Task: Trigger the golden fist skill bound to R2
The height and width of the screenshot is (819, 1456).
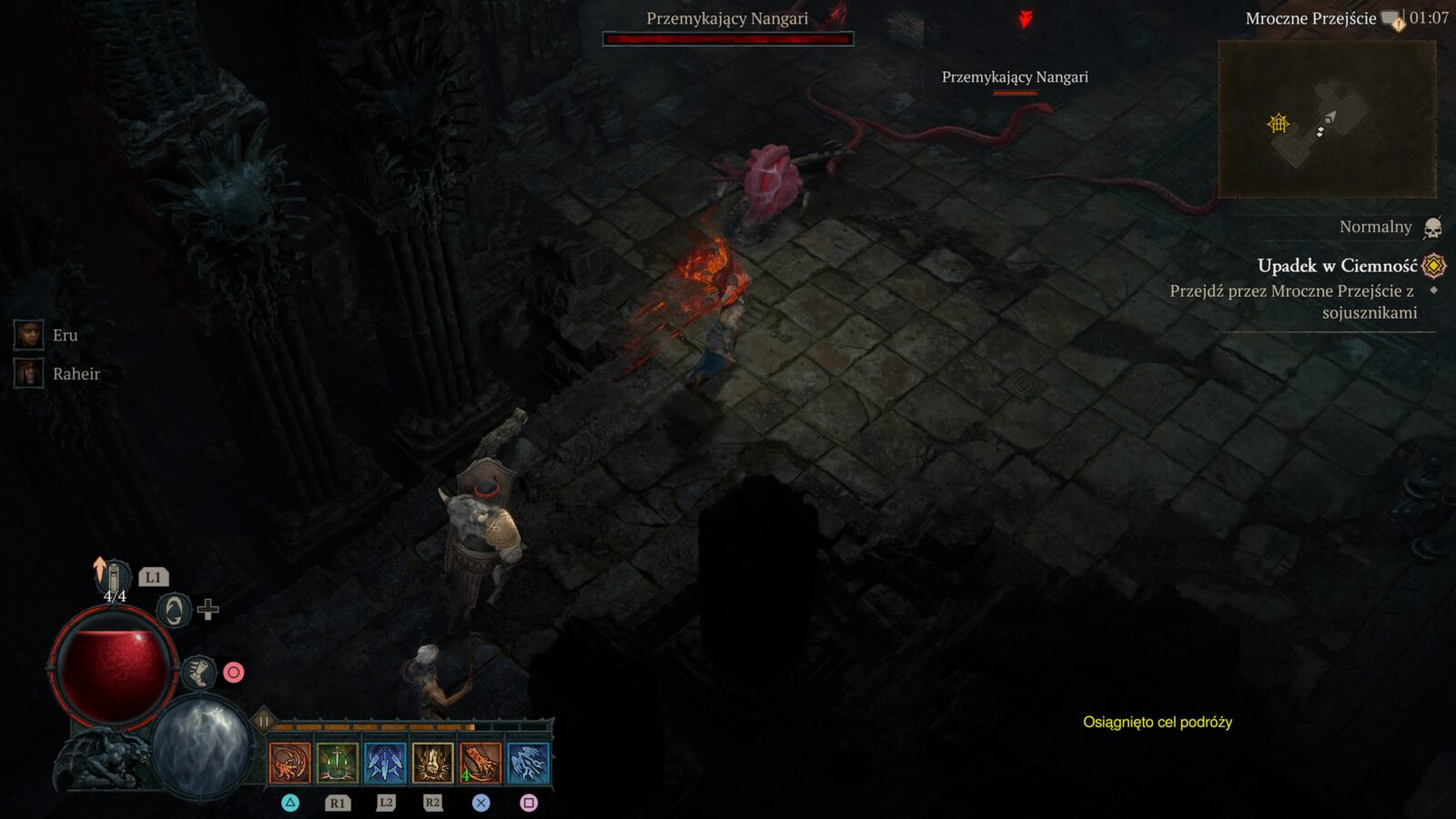Action: pyautogui.click(x=430, y=764)
